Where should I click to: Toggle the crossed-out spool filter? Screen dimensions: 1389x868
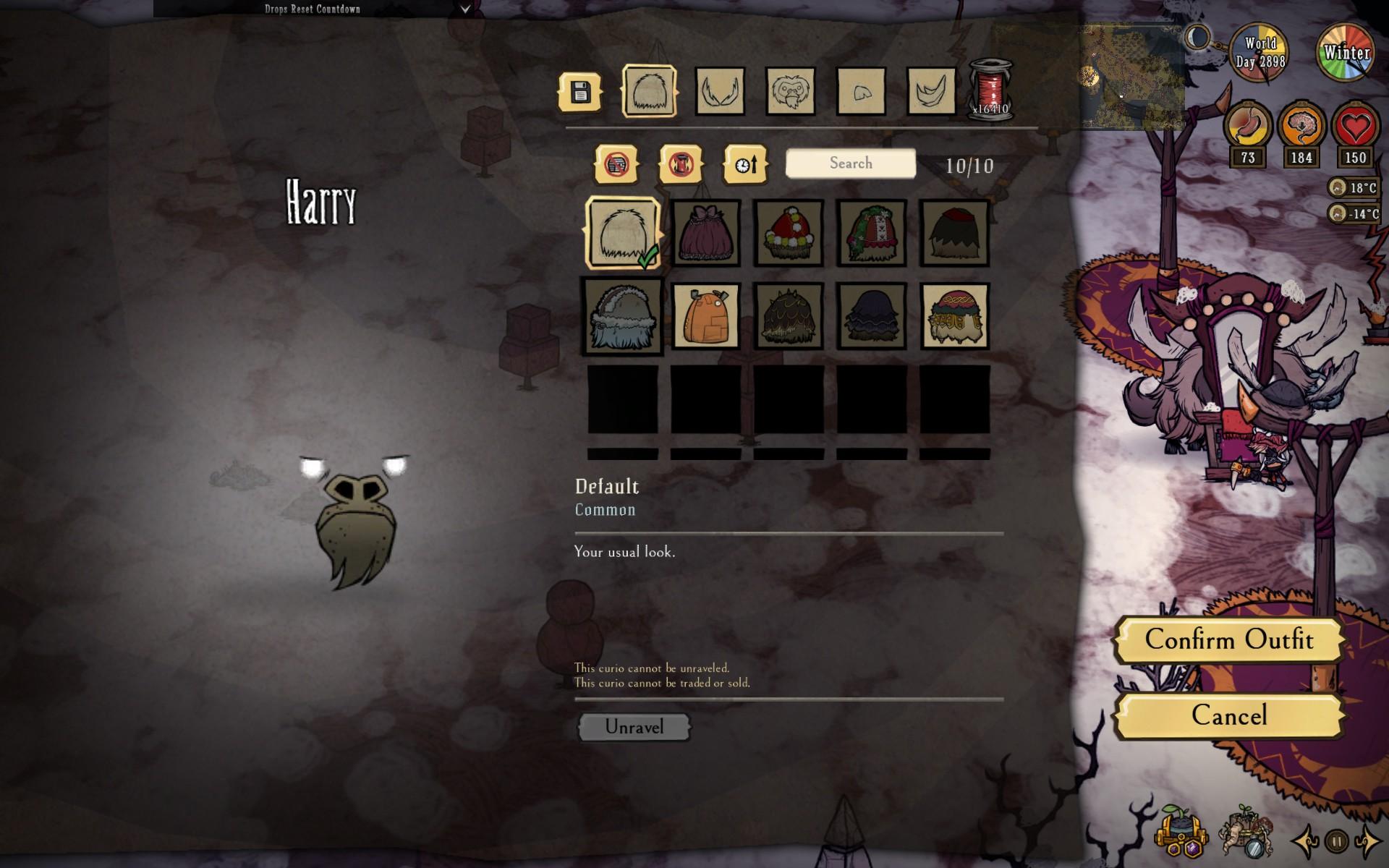[x=680, y=164]
